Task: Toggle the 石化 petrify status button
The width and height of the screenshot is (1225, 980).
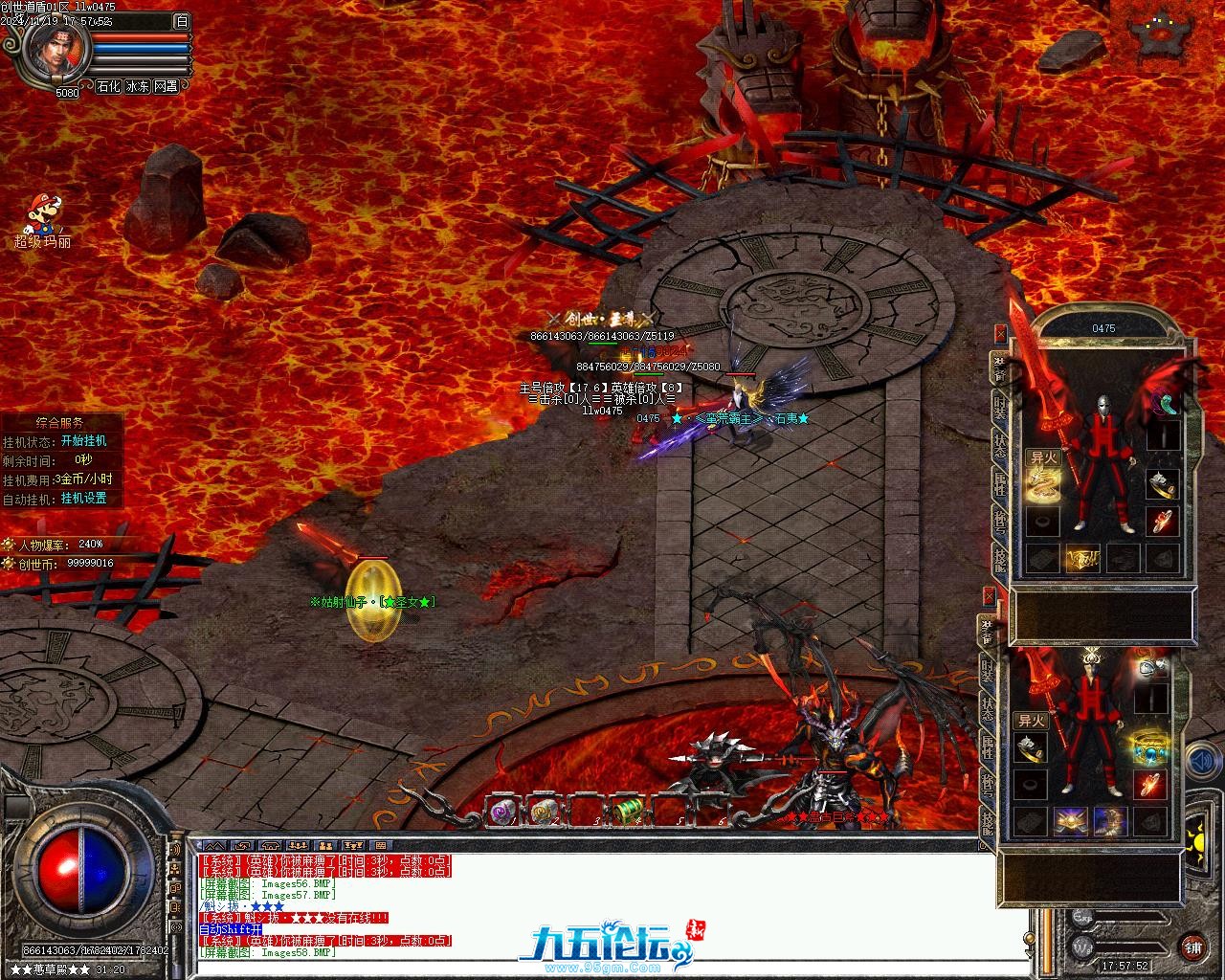Action: coord(109,86)
